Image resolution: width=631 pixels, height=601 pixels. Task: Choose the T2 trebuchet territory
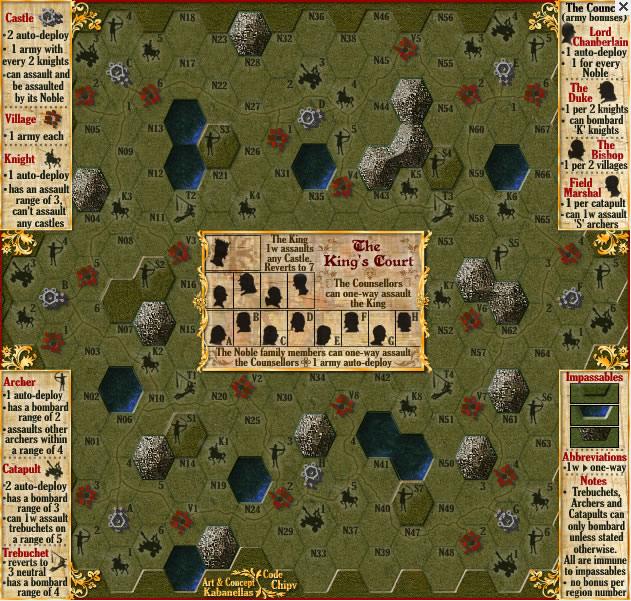(187, 208)
